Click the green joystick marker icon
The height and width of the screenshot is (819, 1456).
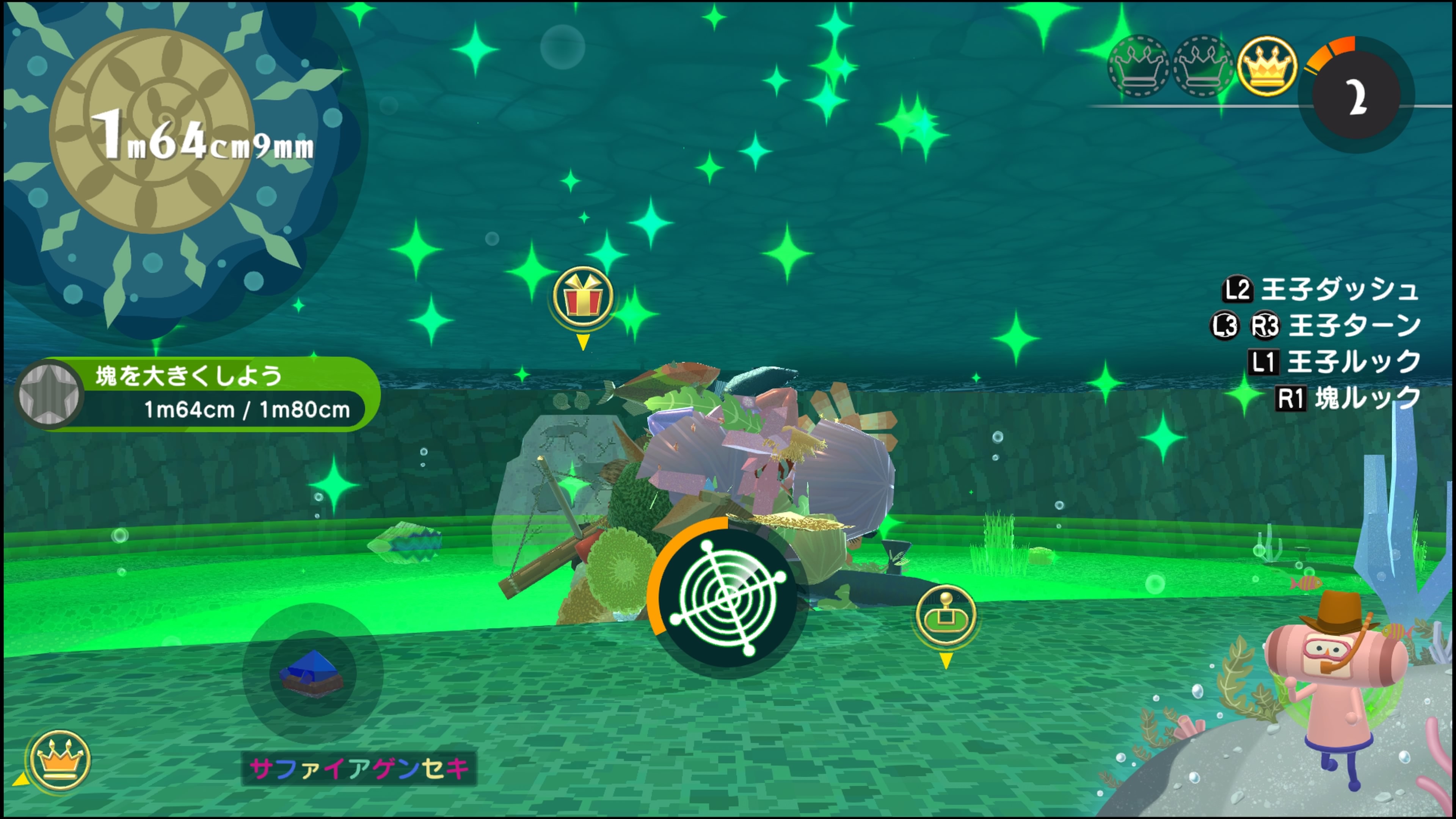coord(946,616)
